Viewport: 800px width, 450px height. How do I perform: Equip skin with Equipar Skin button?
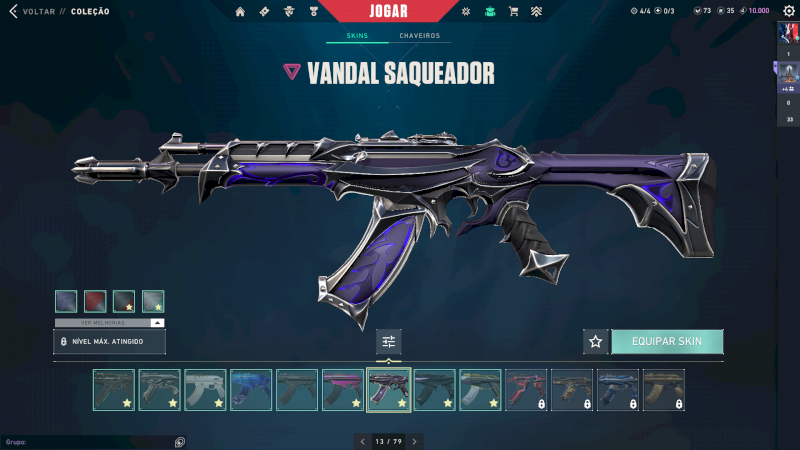(667, 341)
